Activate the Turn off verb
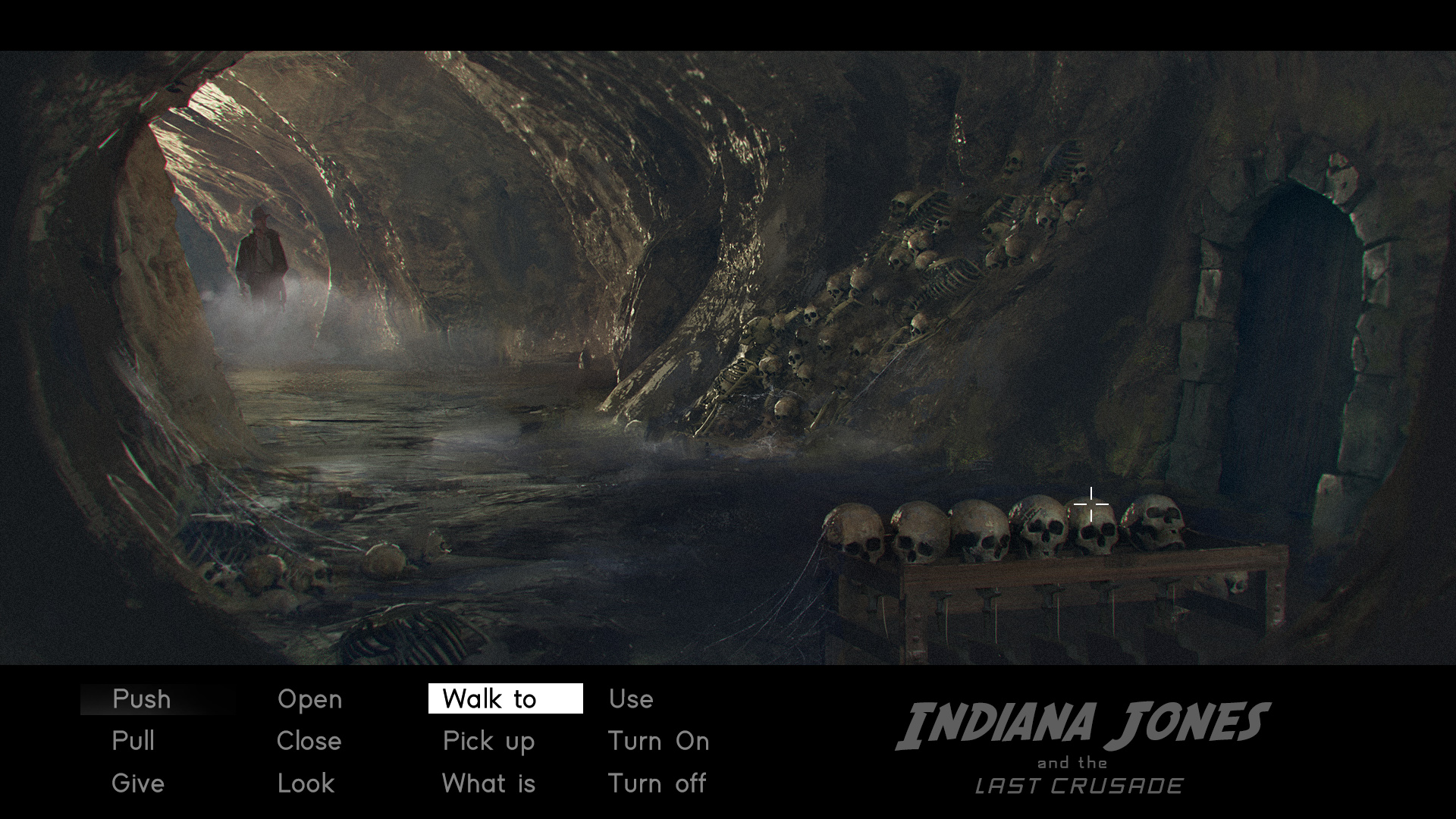 point(657,783)
